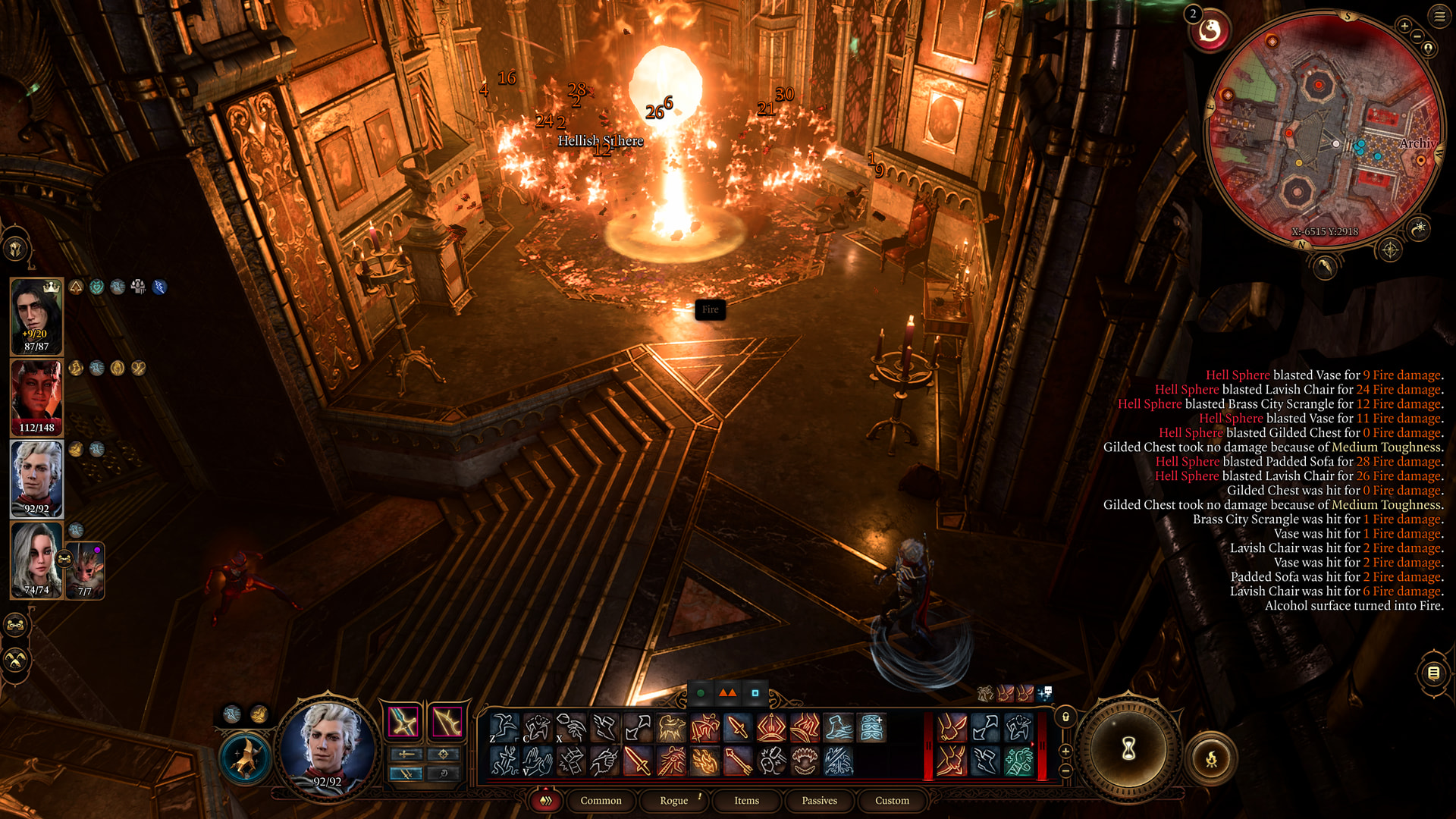Open the main menu hamburger button
Image resolution: width=1456 pixels, height=819 pixels.
click(1439, 16)
